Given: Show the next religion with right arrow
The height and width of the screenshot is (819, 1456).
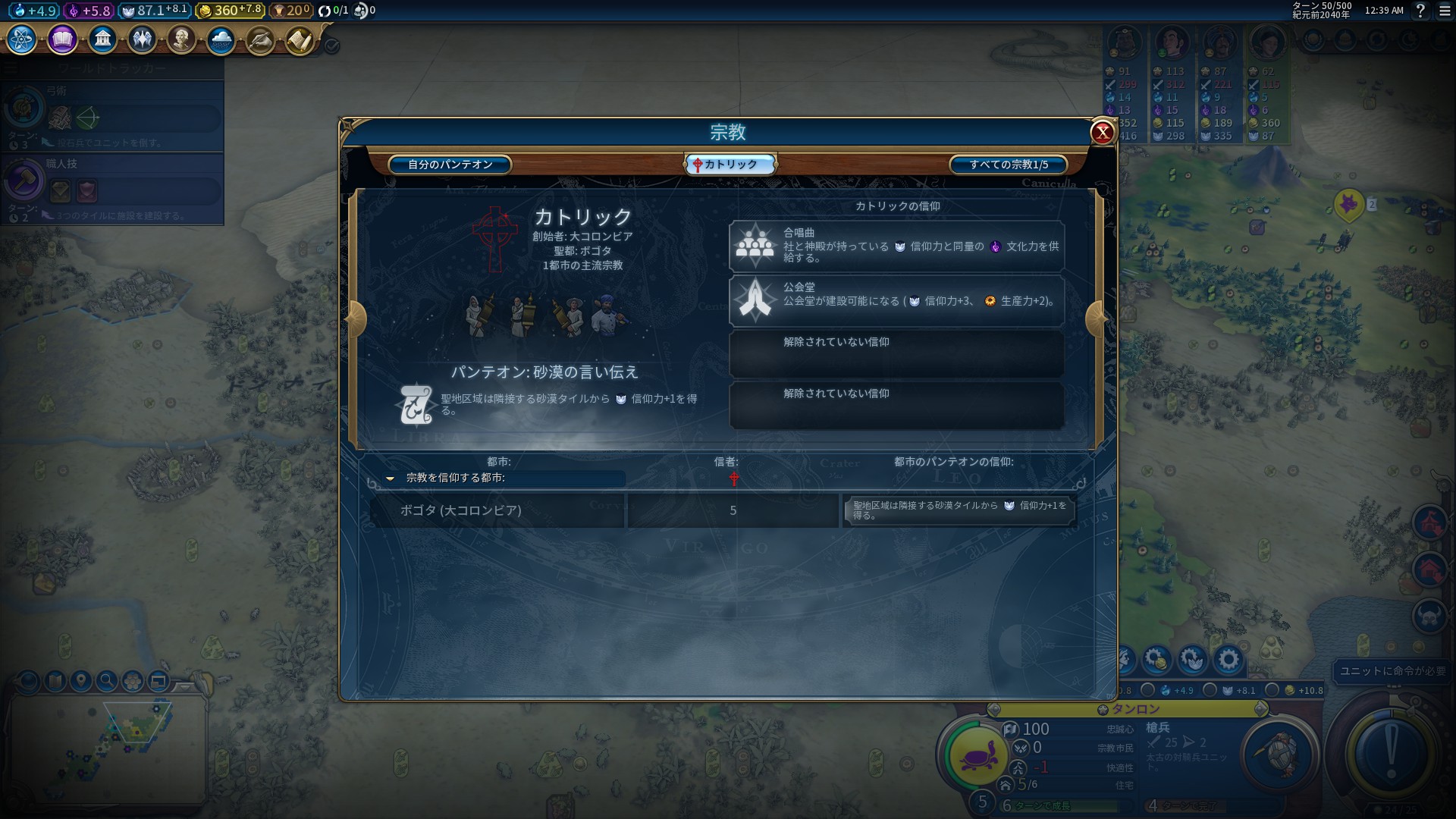Looking at the screenshot, I should click(1096, 319).
